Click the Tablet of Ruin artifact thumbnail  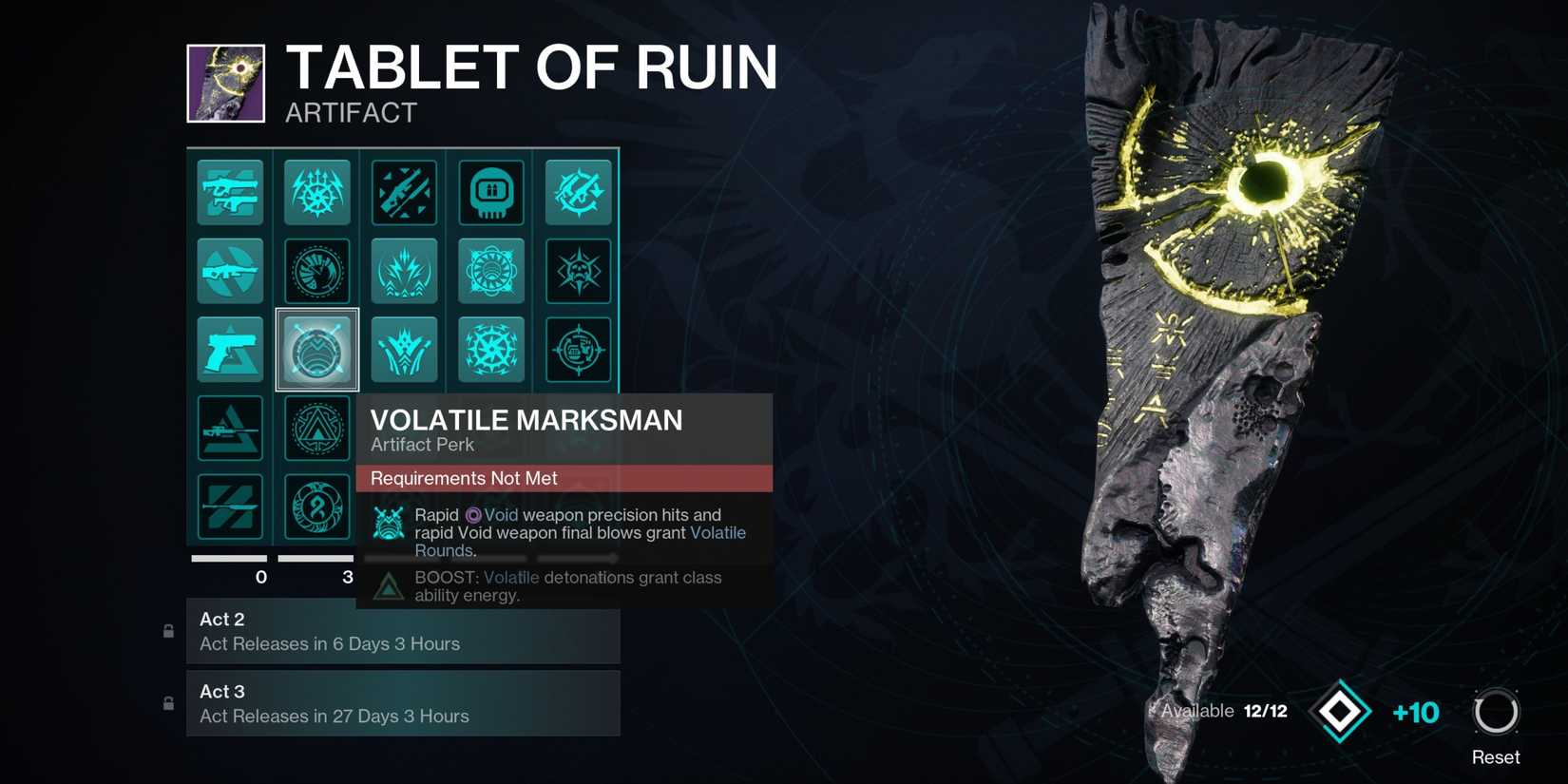(x=228, y=83)
